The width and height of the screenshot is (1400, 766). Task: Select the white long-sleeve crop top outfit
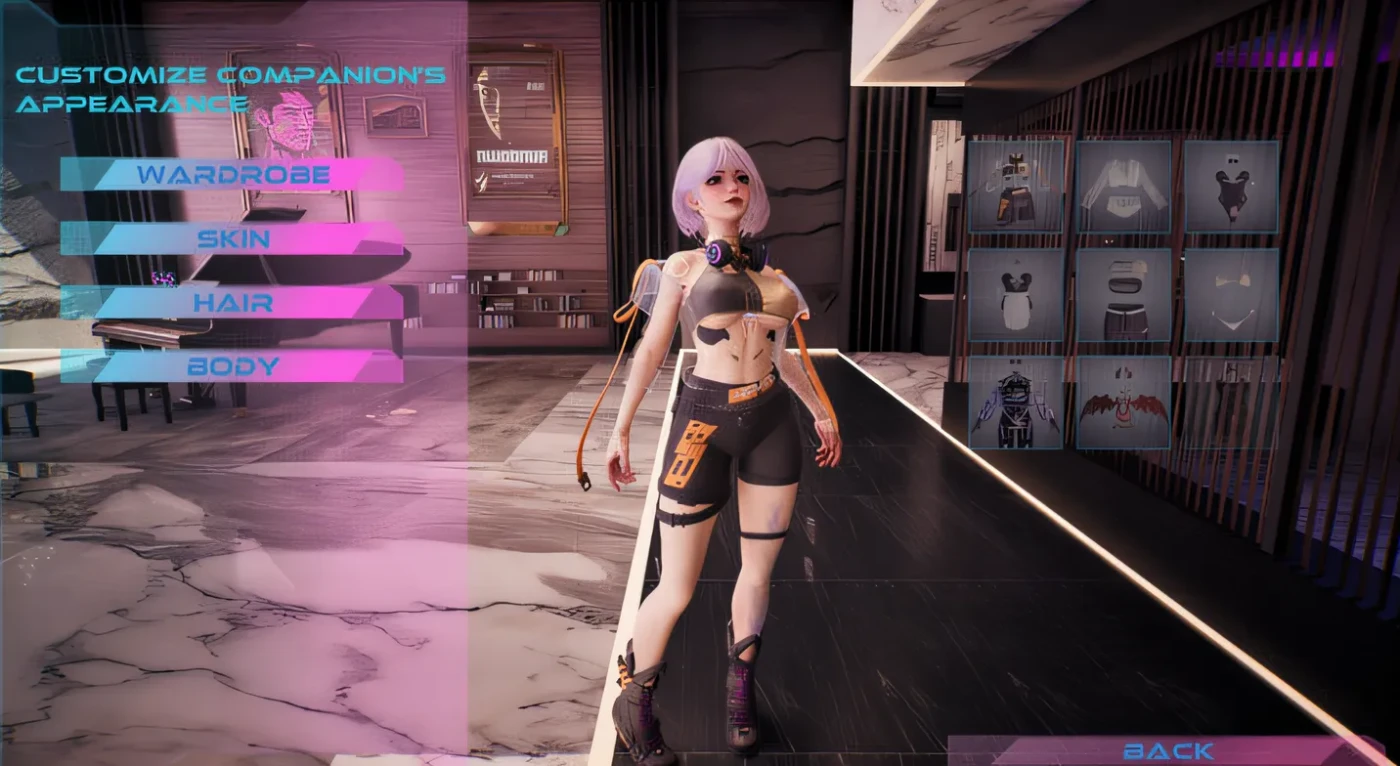click(x=1123, y=187)
